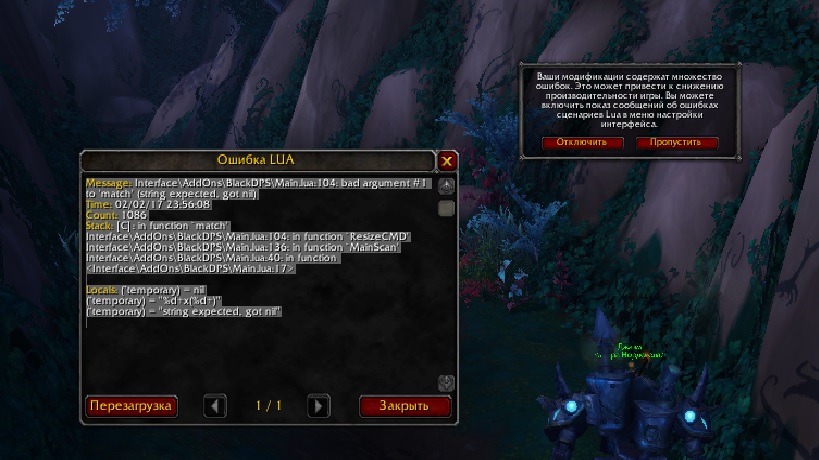Click the error text scroll-down arrow
Image resolution: width=819 pixels, height=460 pixels.
[447, 382]
